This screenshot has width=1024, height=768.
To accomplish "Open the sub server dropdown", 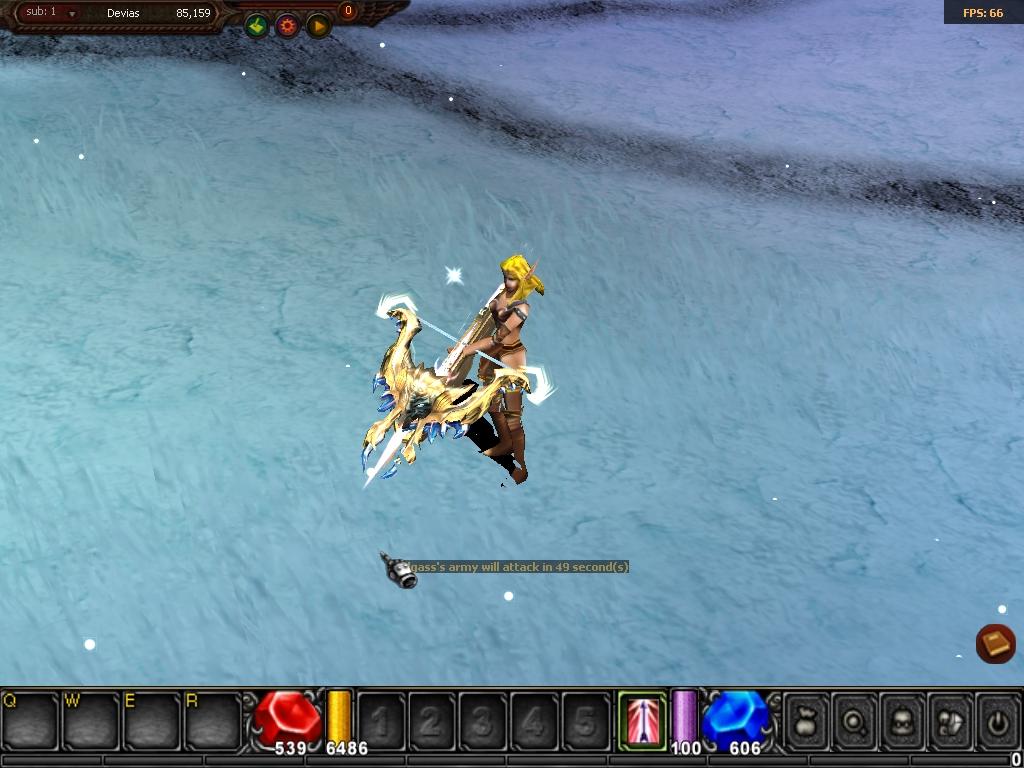I will (x=72, y=14).
